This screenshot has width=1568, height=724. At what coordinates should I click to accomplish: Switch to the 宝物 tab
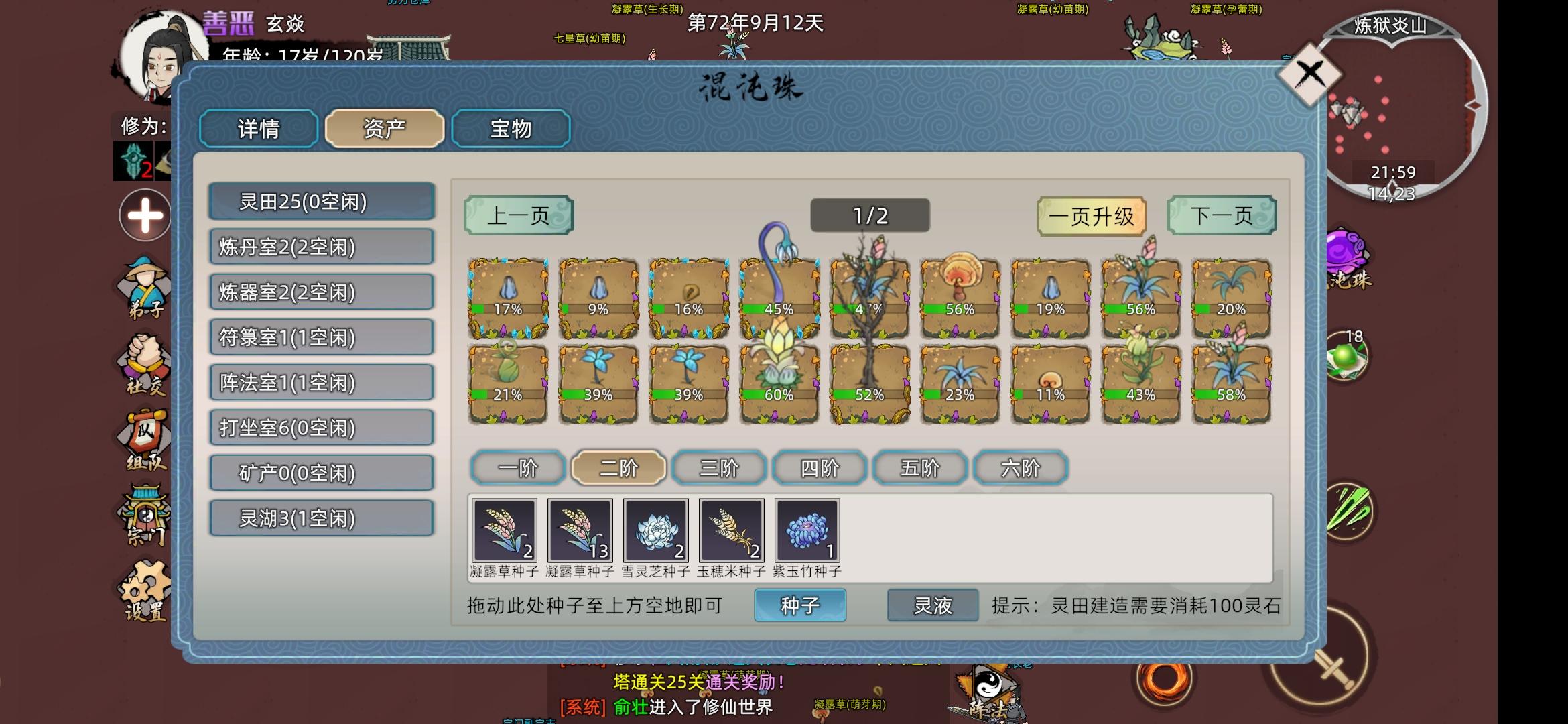pyautogui.click(x=511, y=129)
